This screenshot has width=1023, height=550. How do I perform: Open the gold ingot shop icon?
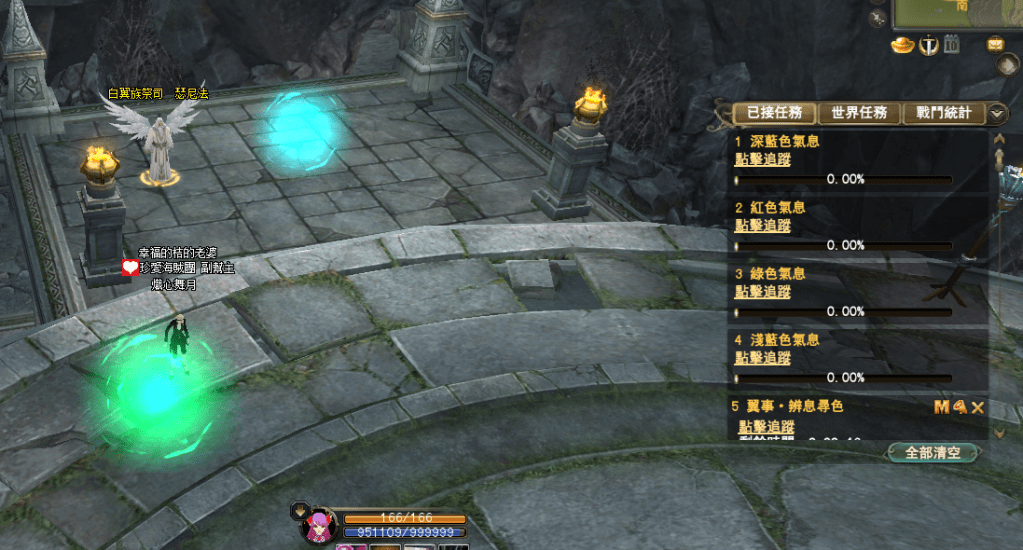(903, 45)
